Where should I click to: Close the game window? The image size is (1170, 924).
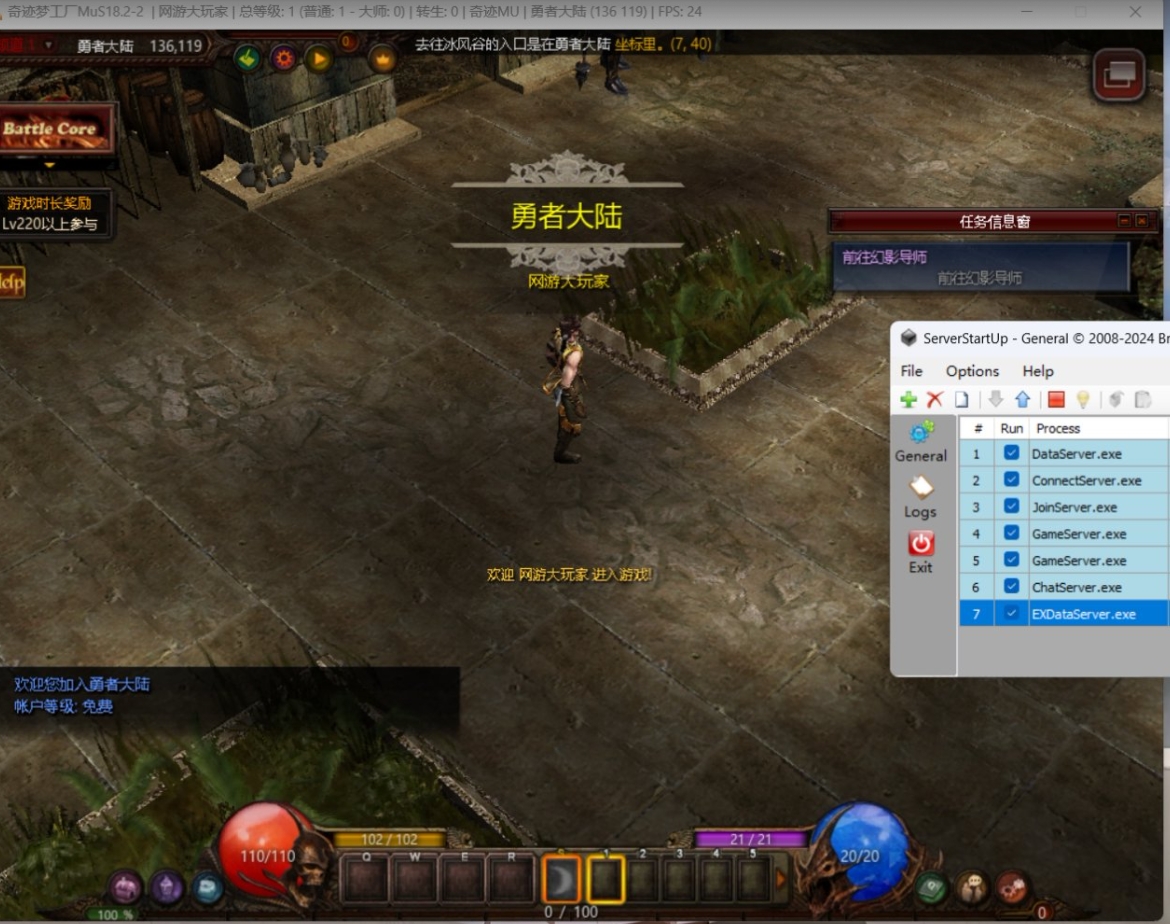(x=1135, y=12)
